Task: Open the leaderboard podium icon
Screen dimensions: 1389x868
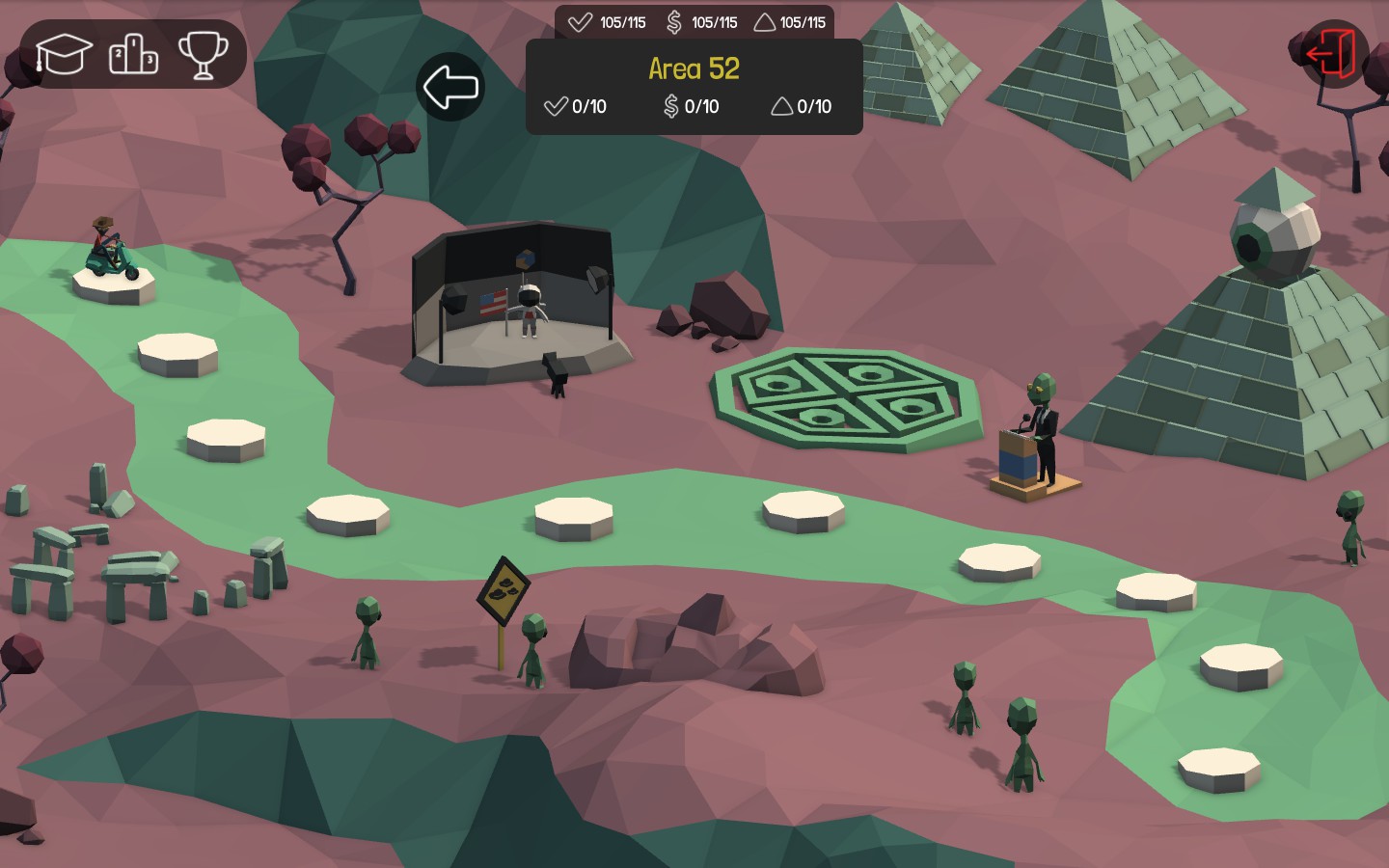Action: (132, 54)
